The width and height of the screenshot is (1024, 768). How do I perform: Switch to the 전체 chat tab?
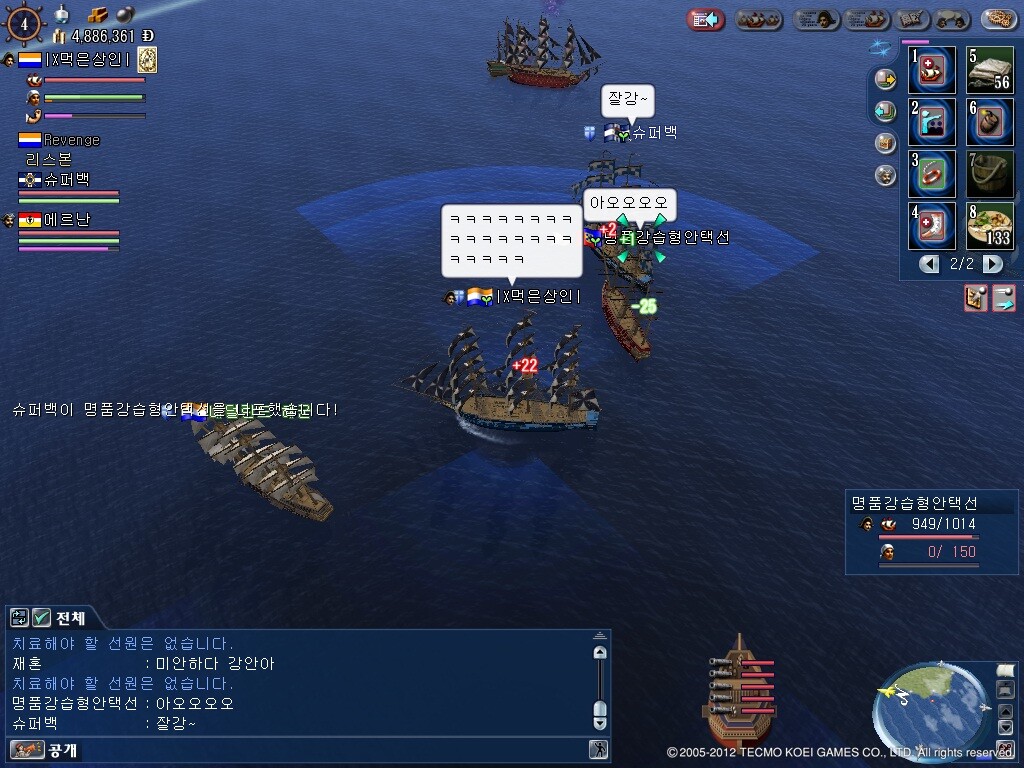coord(70,618)
